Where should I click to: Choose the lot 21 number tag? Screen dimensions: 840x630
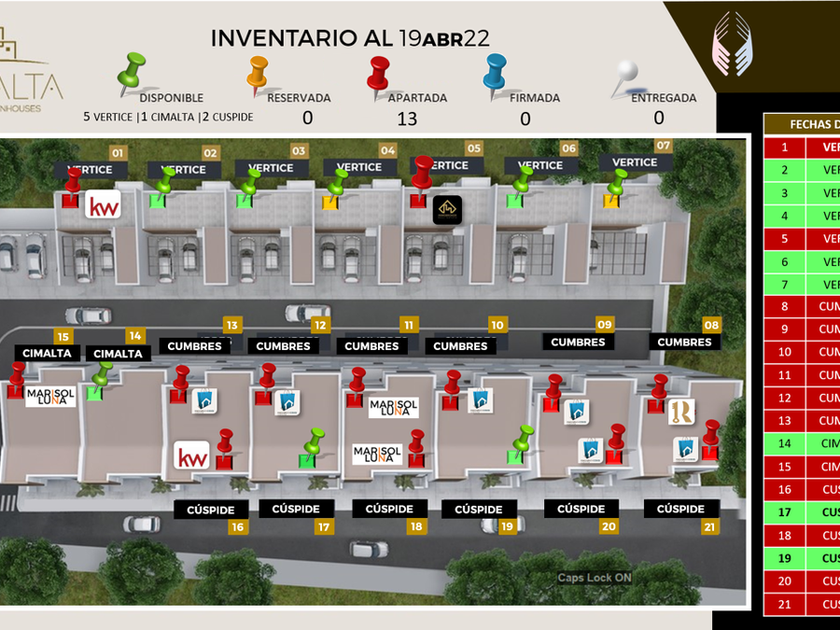point(711,526)
